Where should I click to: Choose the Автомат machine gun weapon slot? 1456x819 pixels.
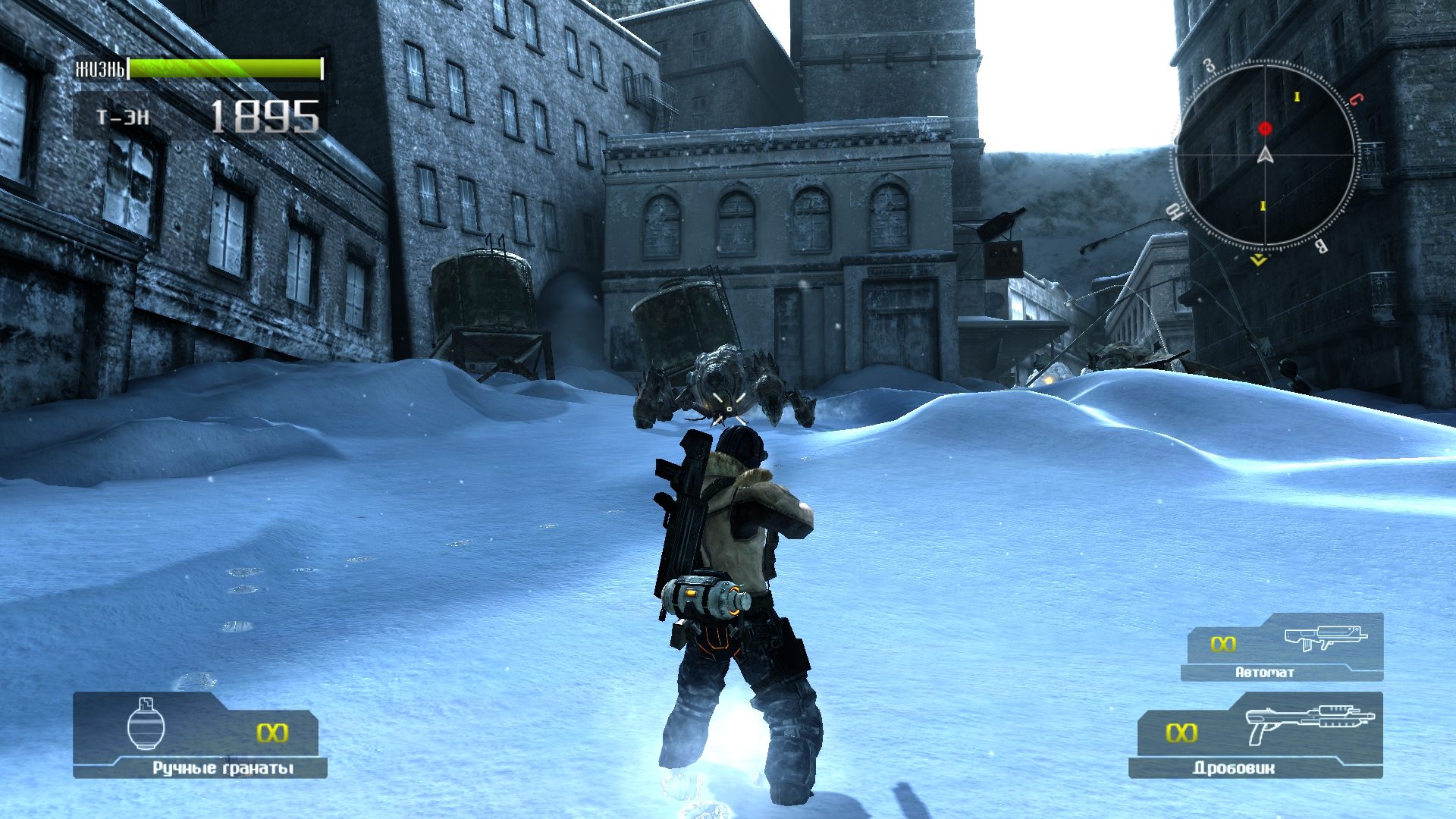[x=1283, y=648]
